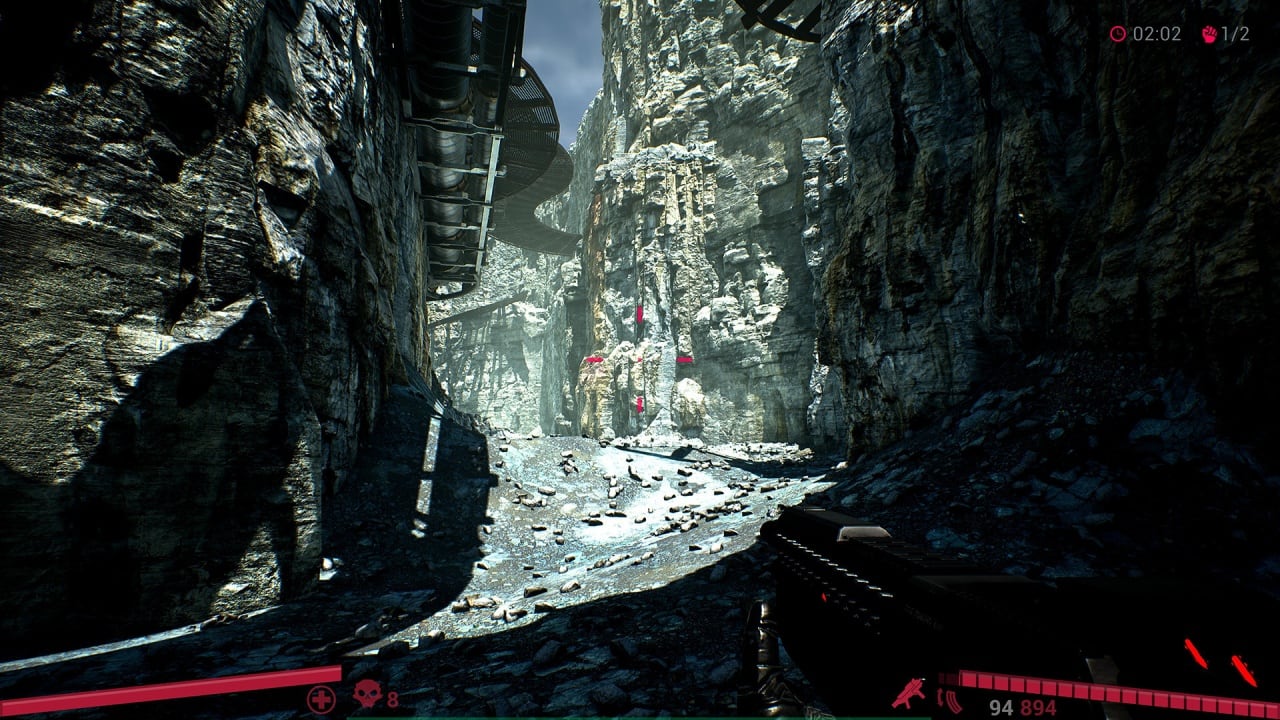This screenshot has width=1280, height=720.
Task: Select the red fist icon
Action: pyautogui.click(x=1208, y=34)
